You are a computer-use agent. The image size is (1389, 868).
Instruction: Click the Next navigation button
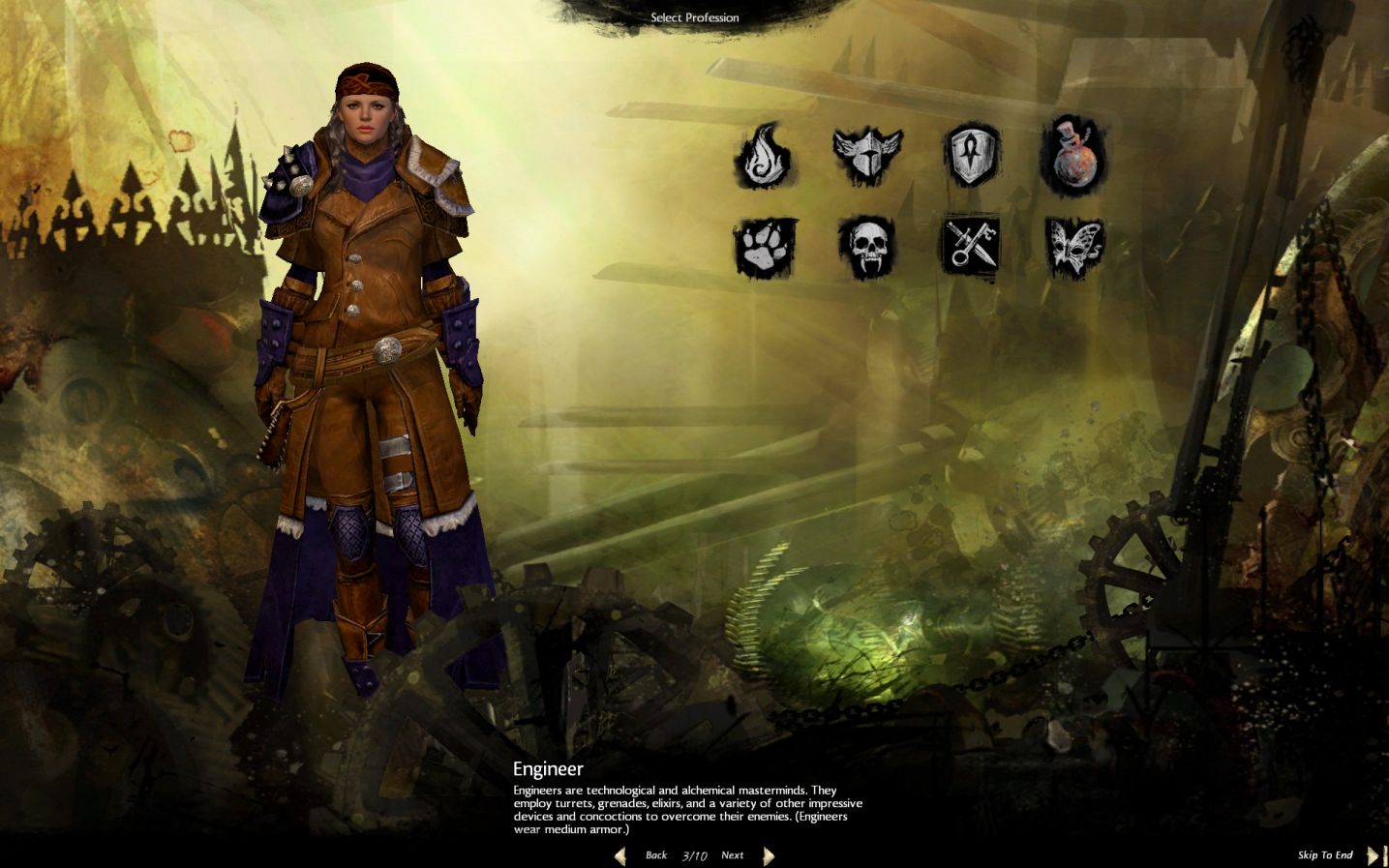[x=733, y=855]
